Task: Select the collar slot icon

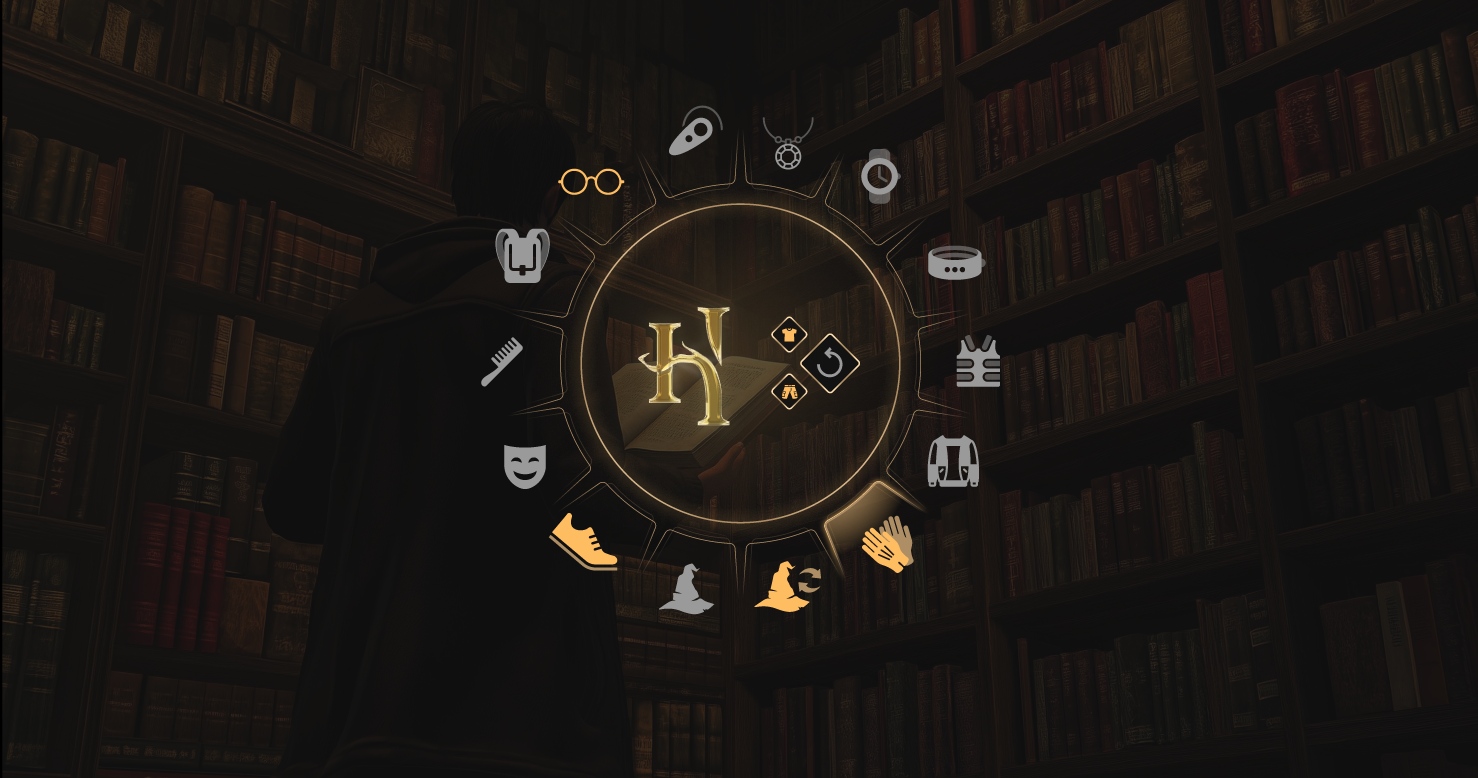Action: 956,262
